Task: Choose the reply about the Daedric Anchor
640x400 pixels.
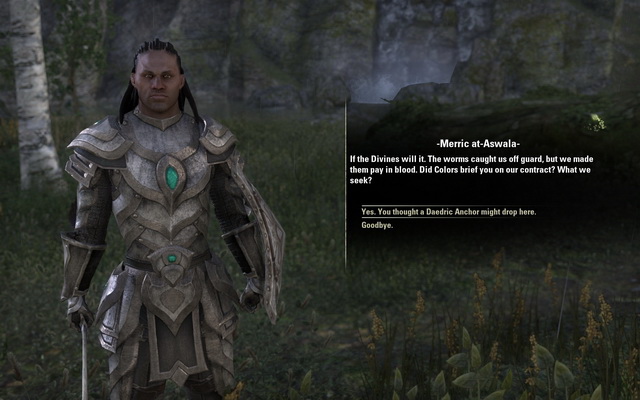Action: coord(448,212)
